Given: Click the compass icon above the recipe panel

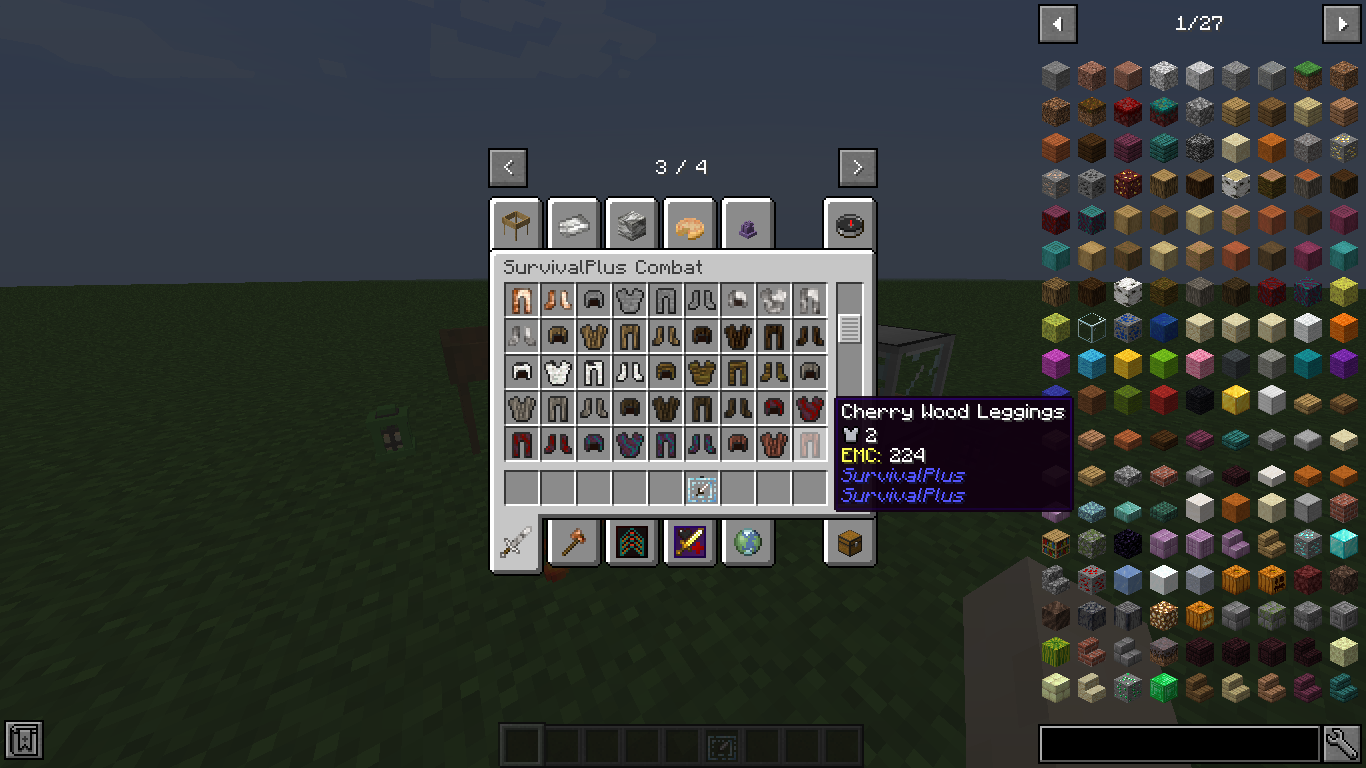Looking at the screenshot, I should click(x=849, y=224).
